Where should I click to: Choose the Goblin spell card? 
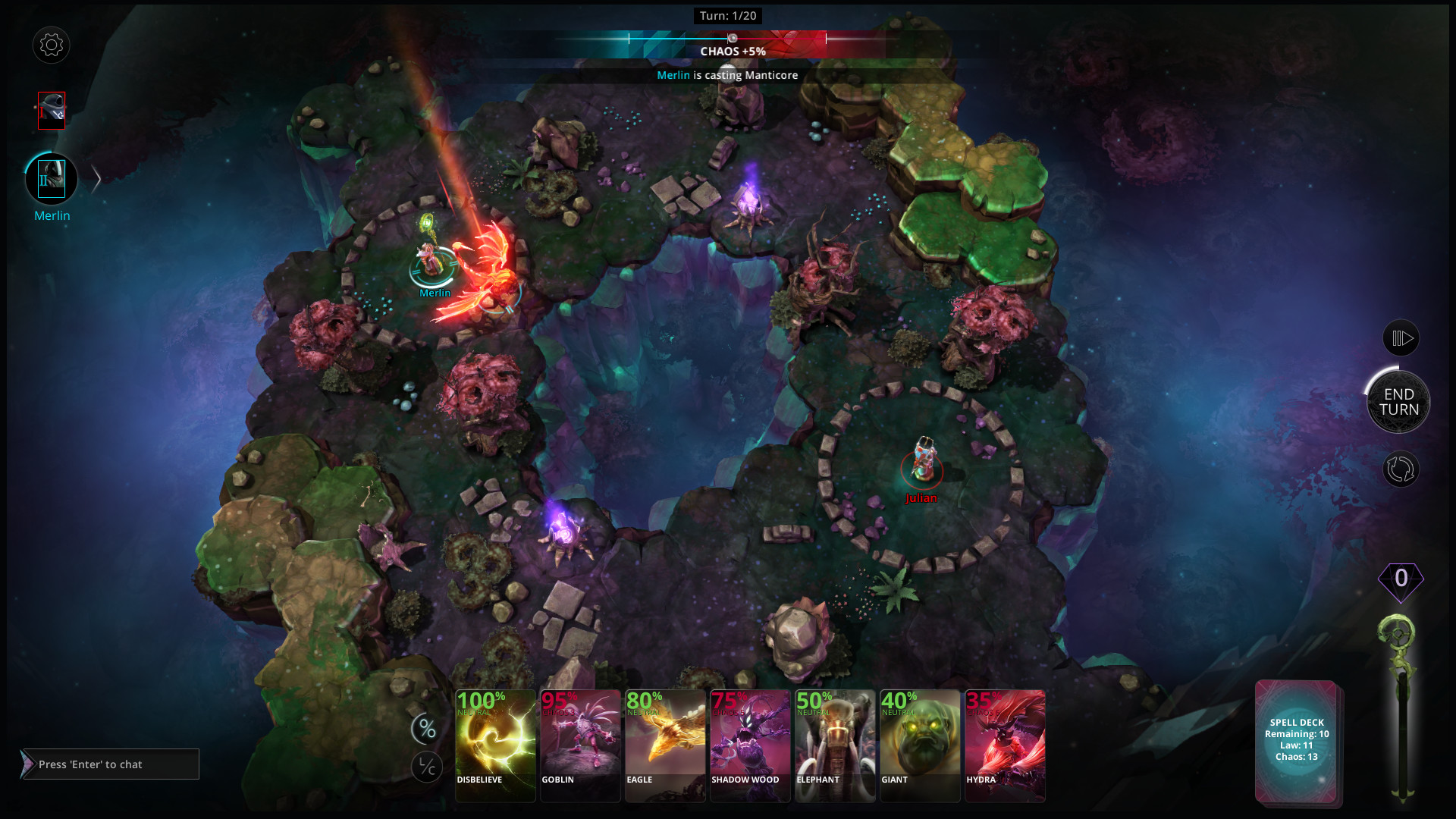580,745
